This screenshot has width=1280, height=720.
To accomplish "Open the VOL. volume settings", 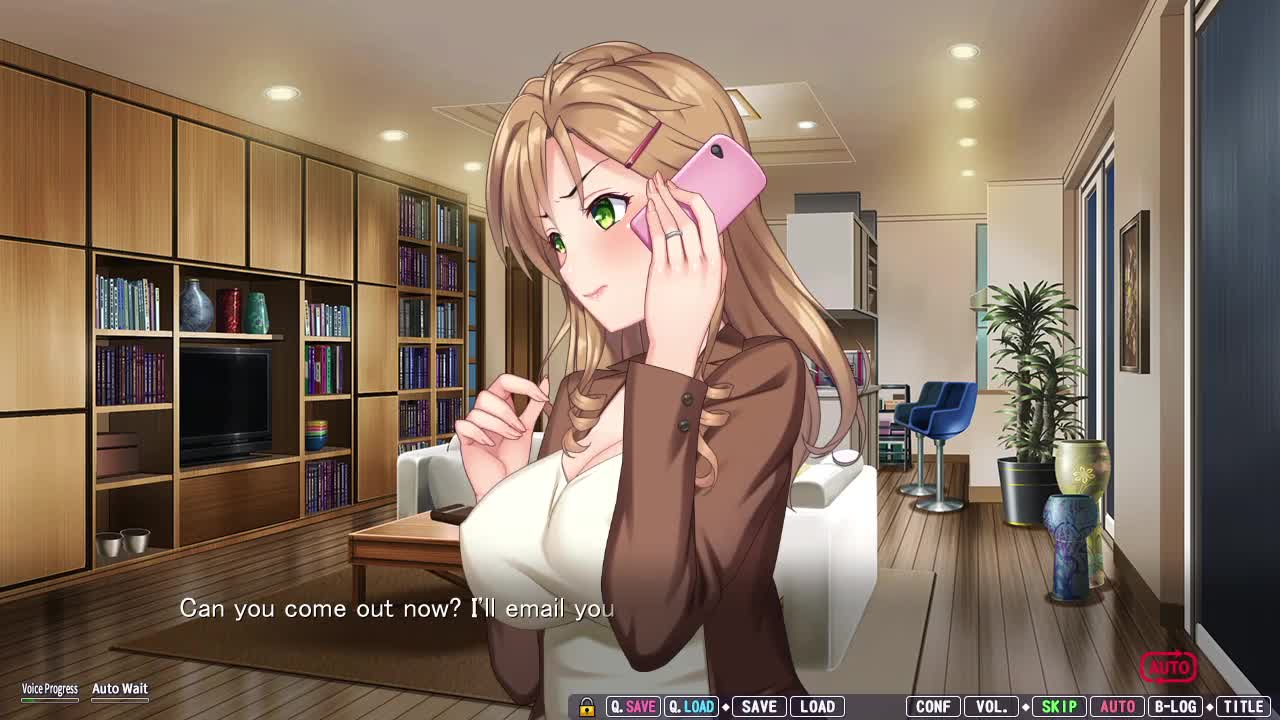I will pyautogui.click(x=991, y=707).
